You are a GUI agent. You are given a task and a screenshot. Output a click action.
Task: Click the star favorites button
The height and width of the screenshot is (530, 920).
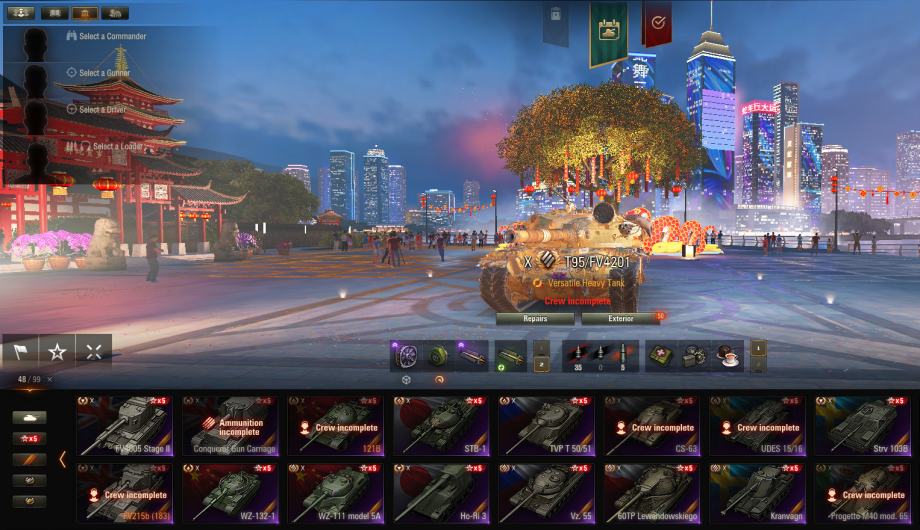click(57, 352)
